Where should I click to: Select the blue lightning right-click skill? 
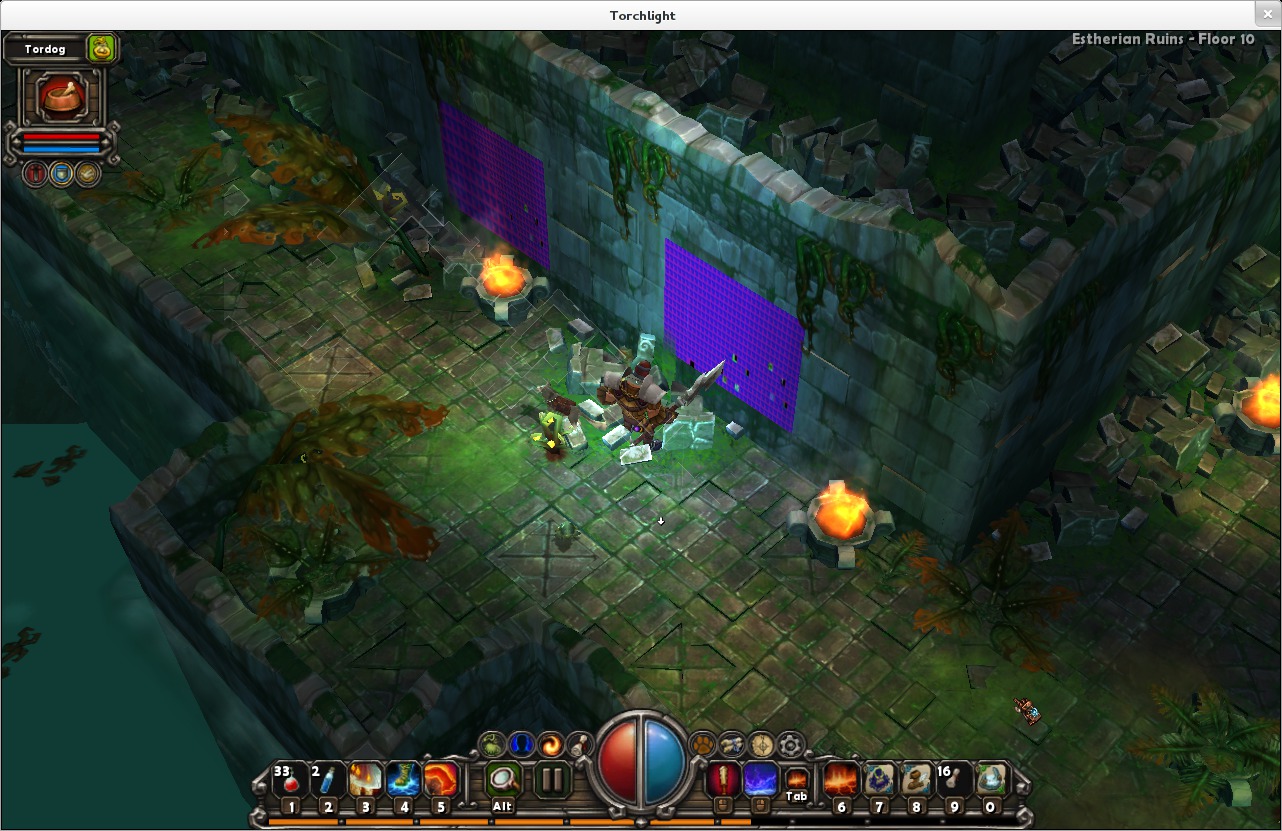760,779
